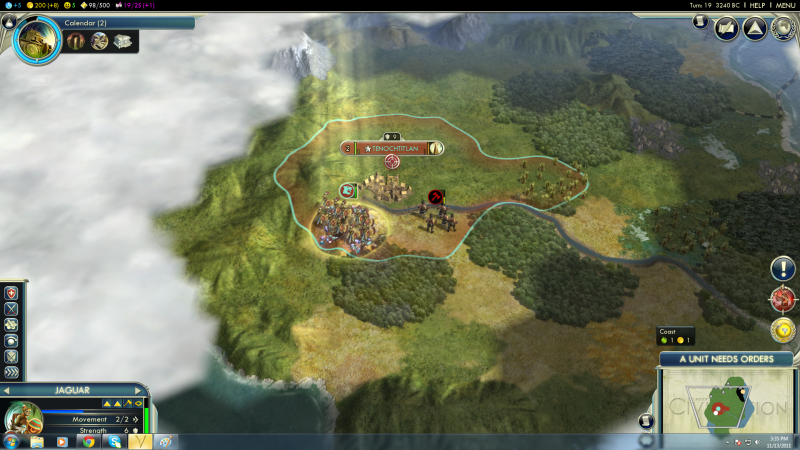
Task: Open the red crosshair notification
Action: [782, 299]
